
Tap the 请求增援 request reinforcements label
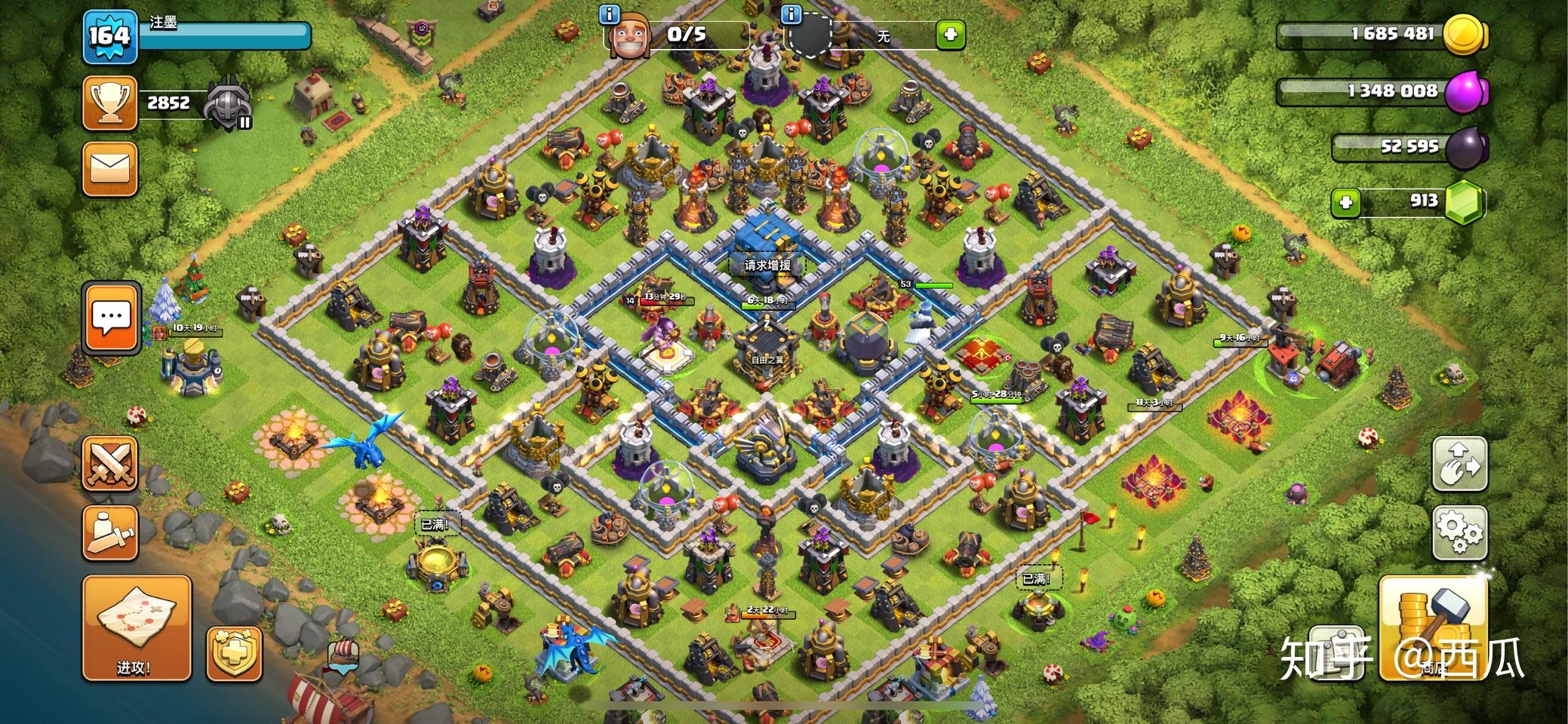pyautogui.click(x=767, y=265)
